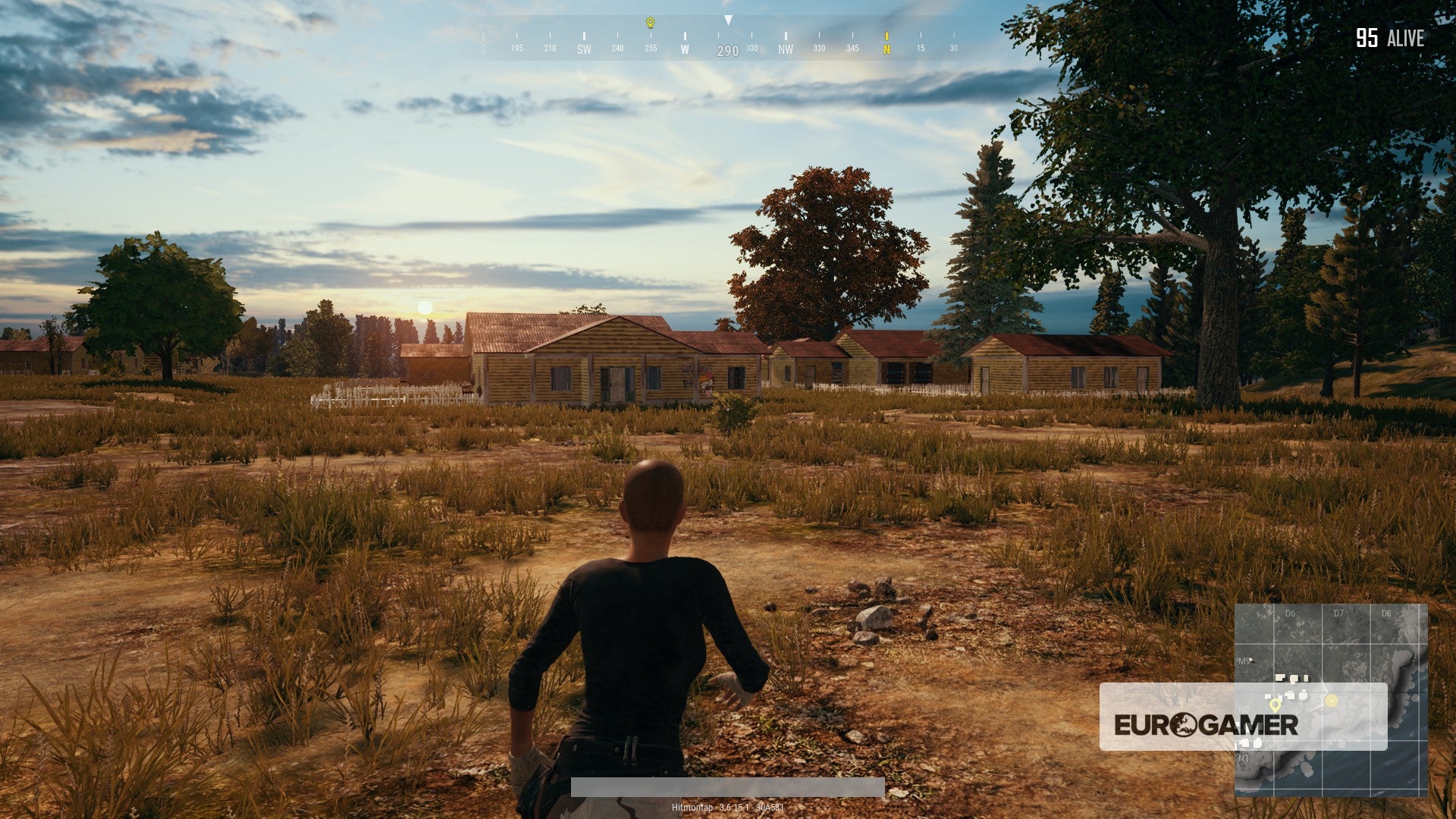Click the D7 grid label on the minimap
Viewport: 1456px width, 819px height.
(1339, 612)
